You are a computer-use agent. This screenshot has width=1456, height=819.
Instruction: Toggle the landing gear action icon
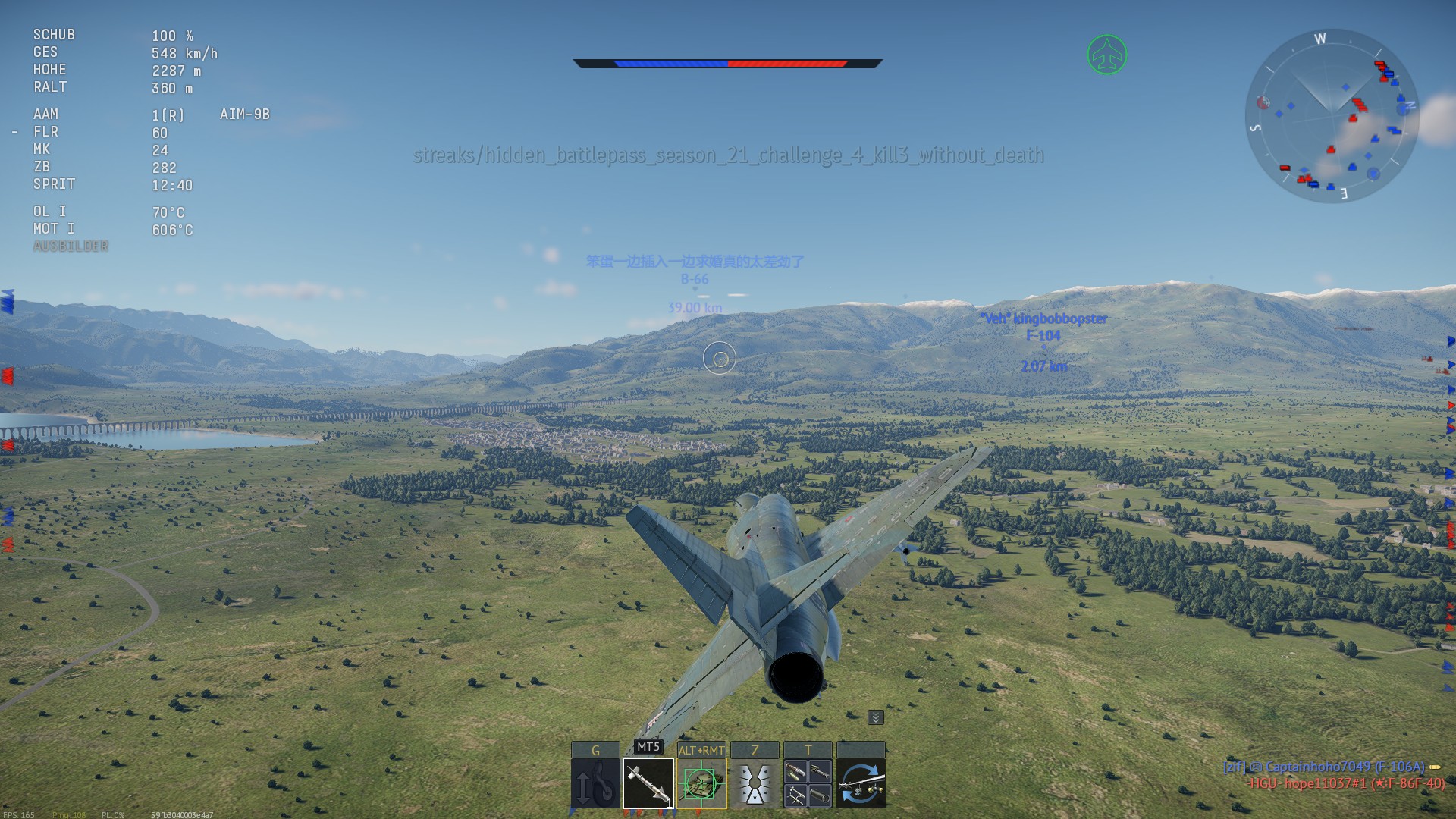click(595, 783)
